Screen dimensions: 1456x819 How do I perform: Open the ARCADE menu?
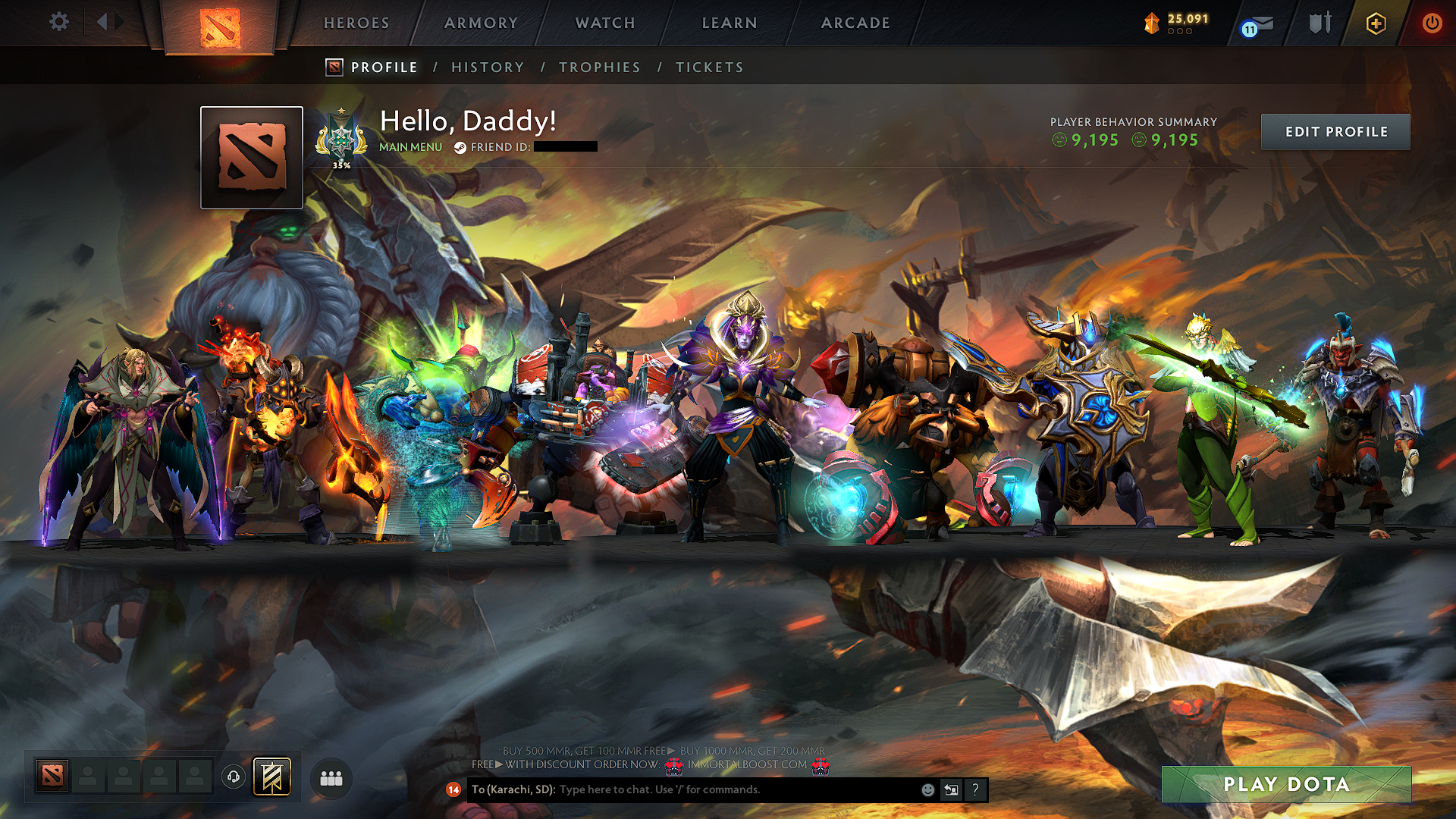point(855,23)
